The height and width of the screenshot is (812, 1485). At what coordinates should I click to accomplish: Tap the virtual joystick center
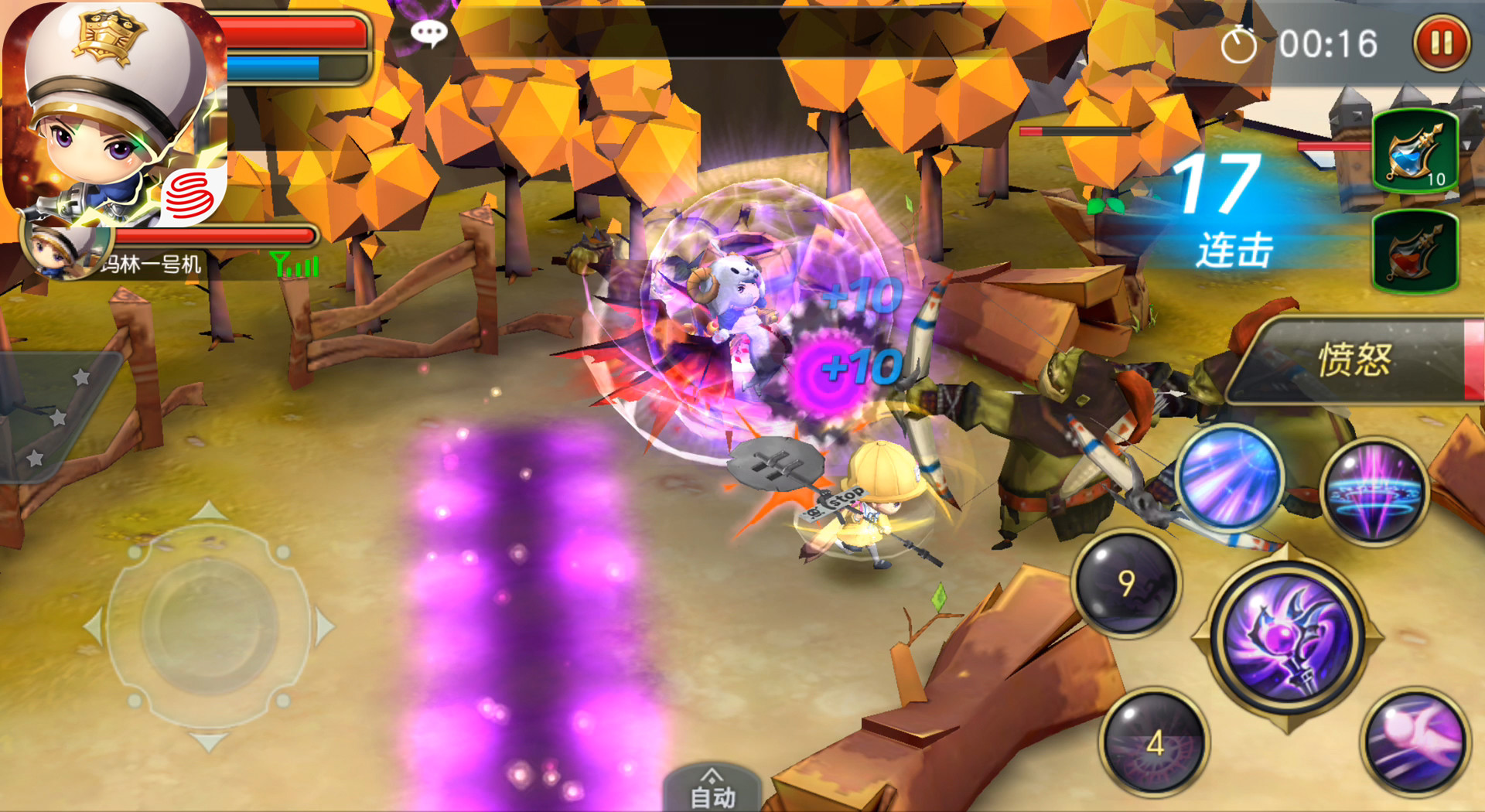tap(209, 626)
